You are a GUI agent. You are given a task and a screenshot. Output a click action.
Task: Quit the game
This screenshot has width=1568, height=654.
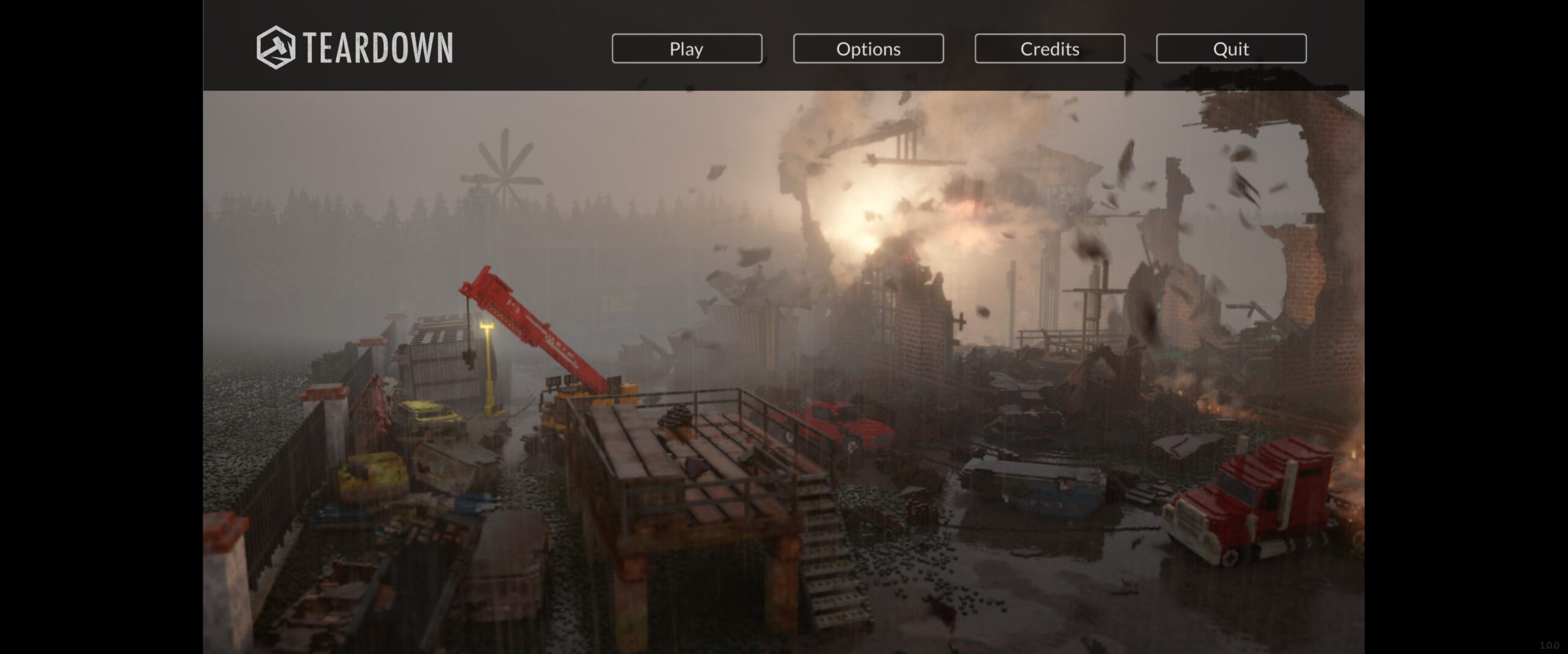(1231, 48)
